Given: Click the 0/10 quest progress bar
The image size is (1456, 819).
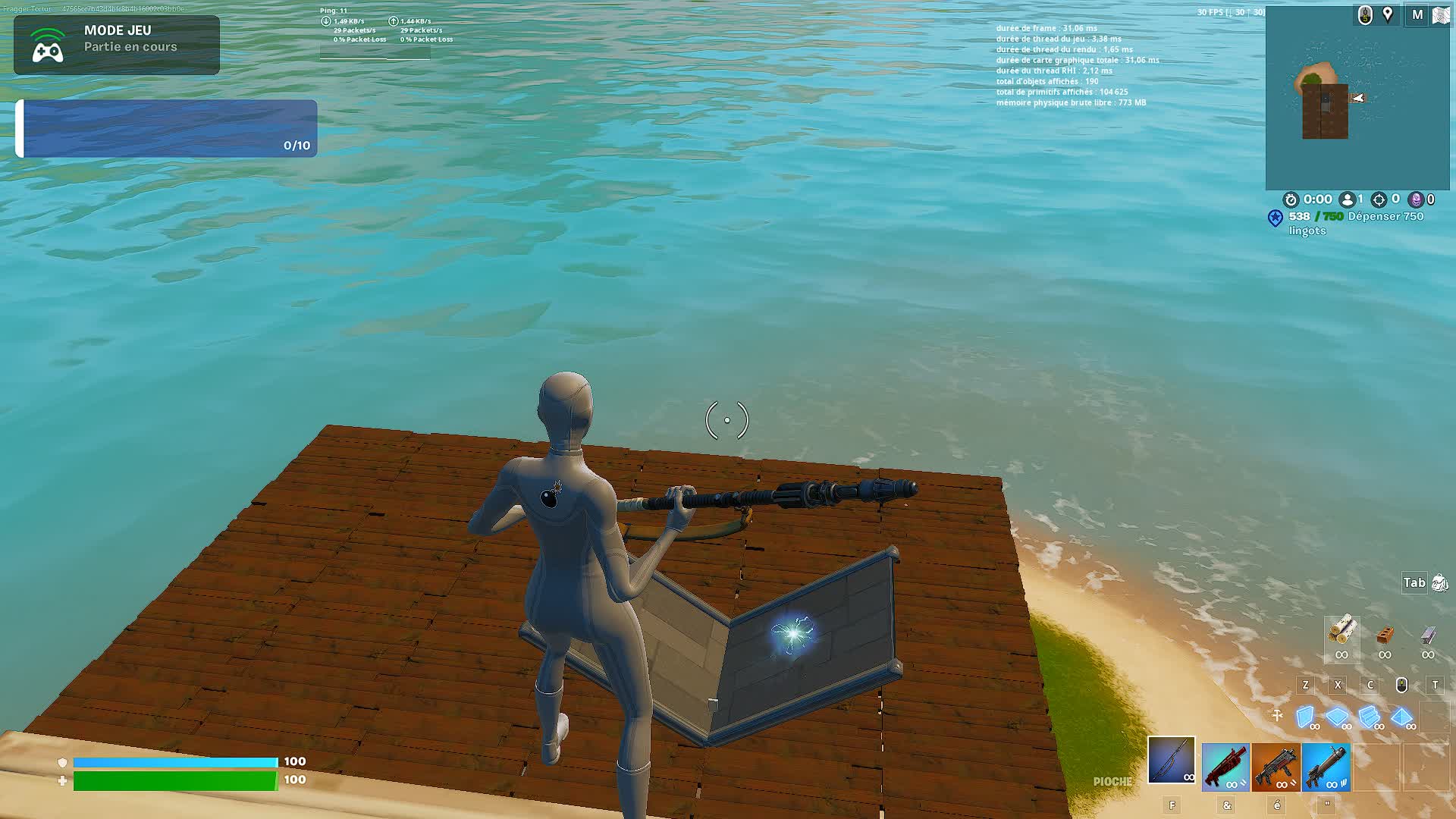Looking at the screenshot, I should (167, 129).
